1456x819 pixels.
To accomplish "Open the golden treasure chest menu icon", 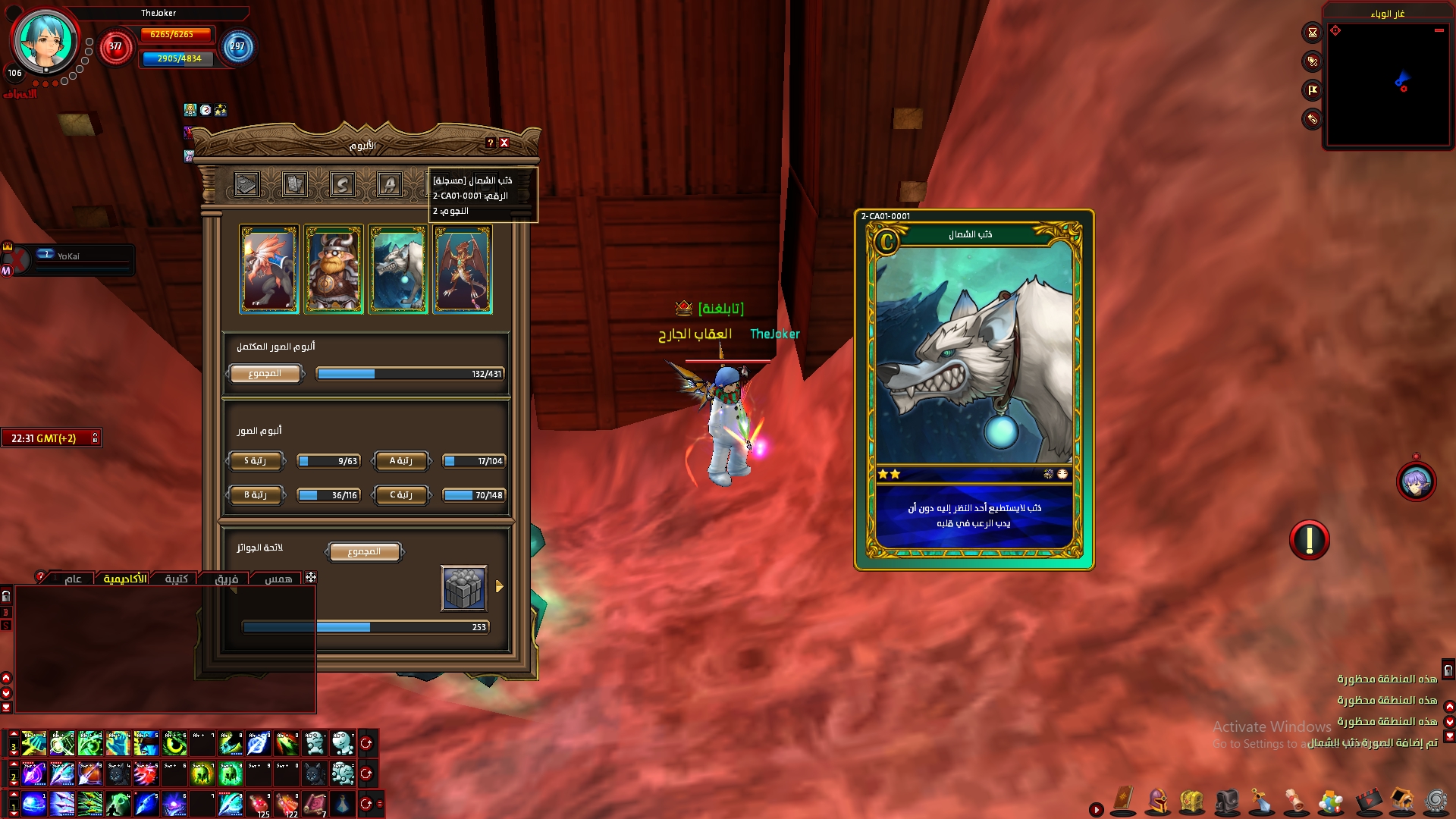I will (1192, 801).
